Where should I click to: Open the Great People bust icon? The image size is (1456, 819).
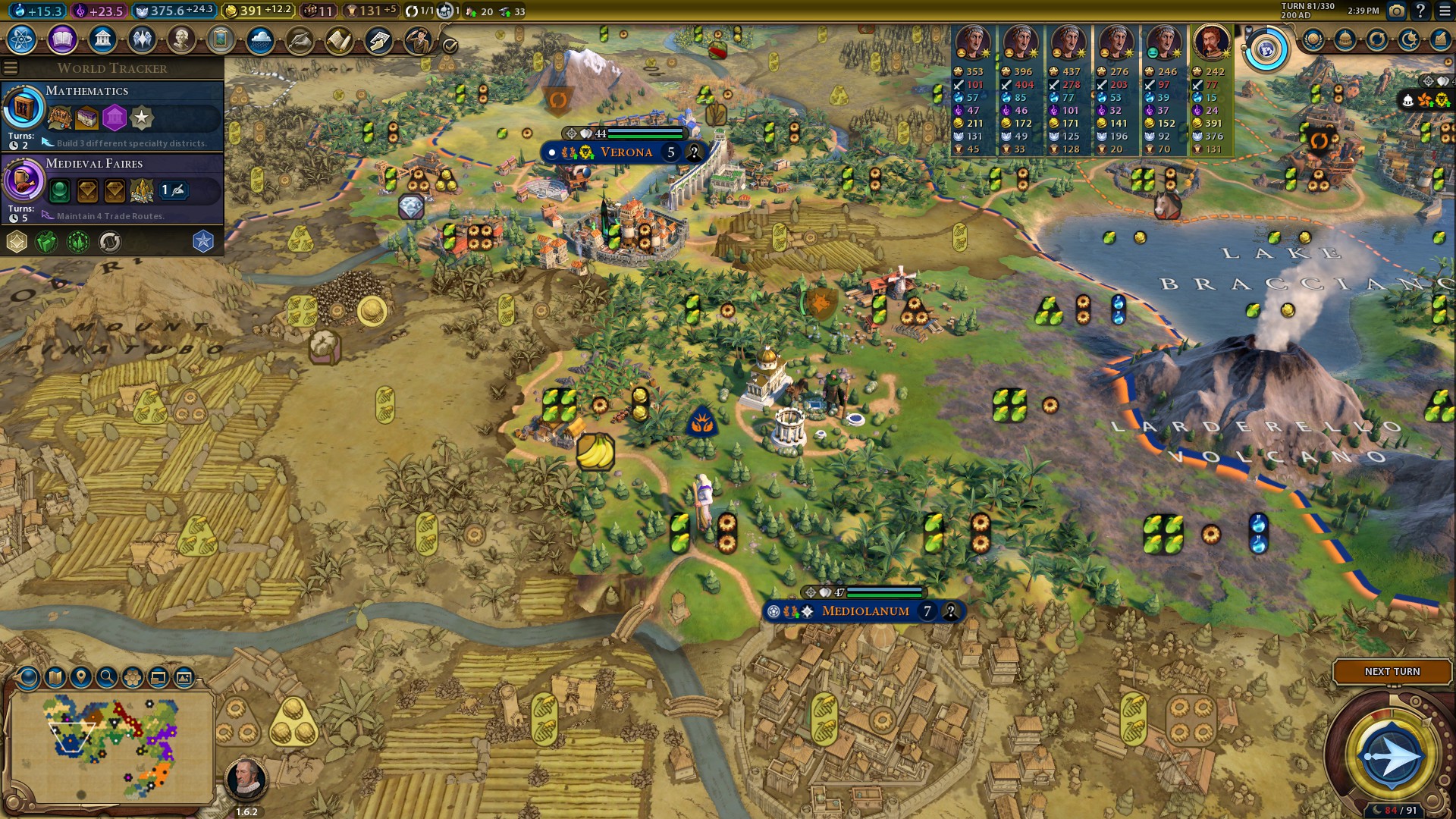point(181,39)
